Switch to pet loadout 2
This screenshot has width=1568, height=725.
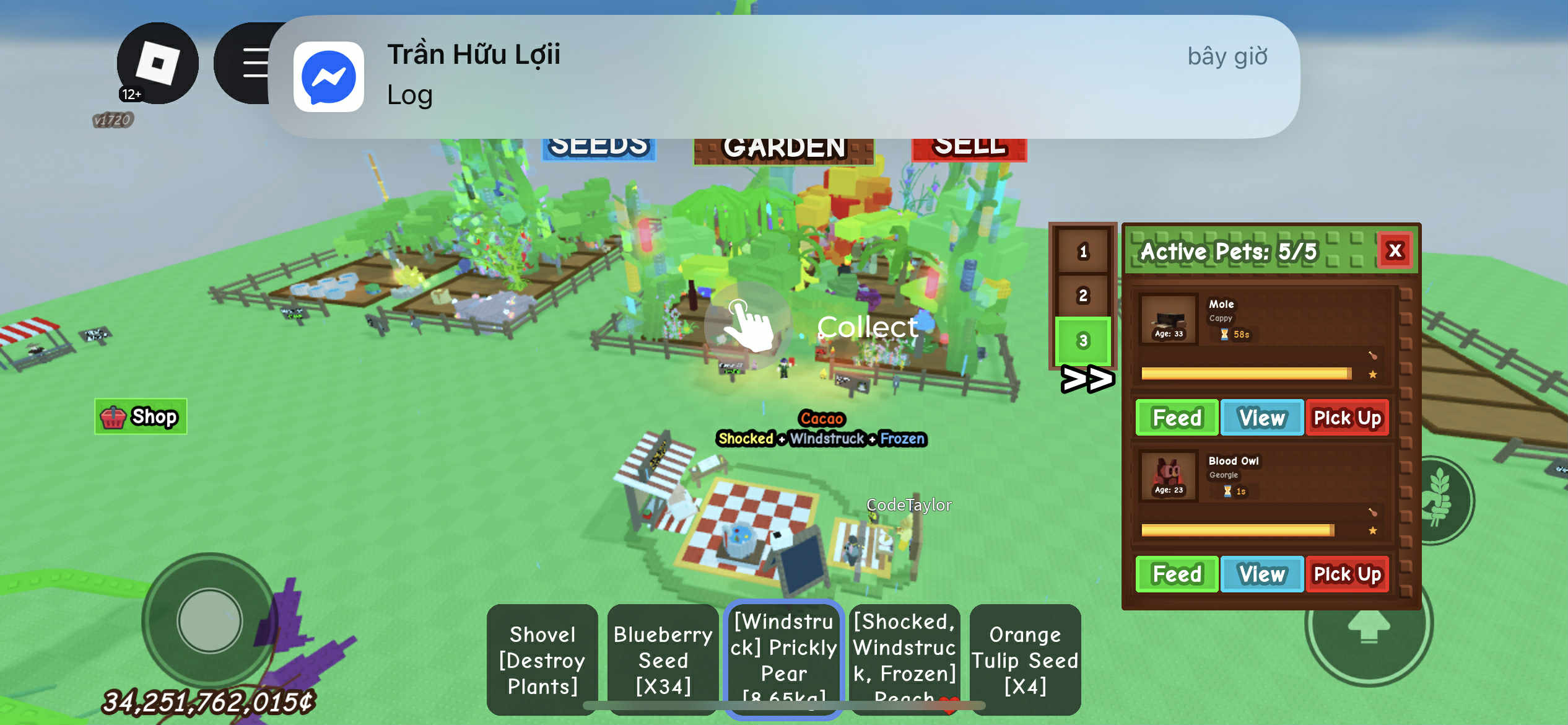[1082, 296]
